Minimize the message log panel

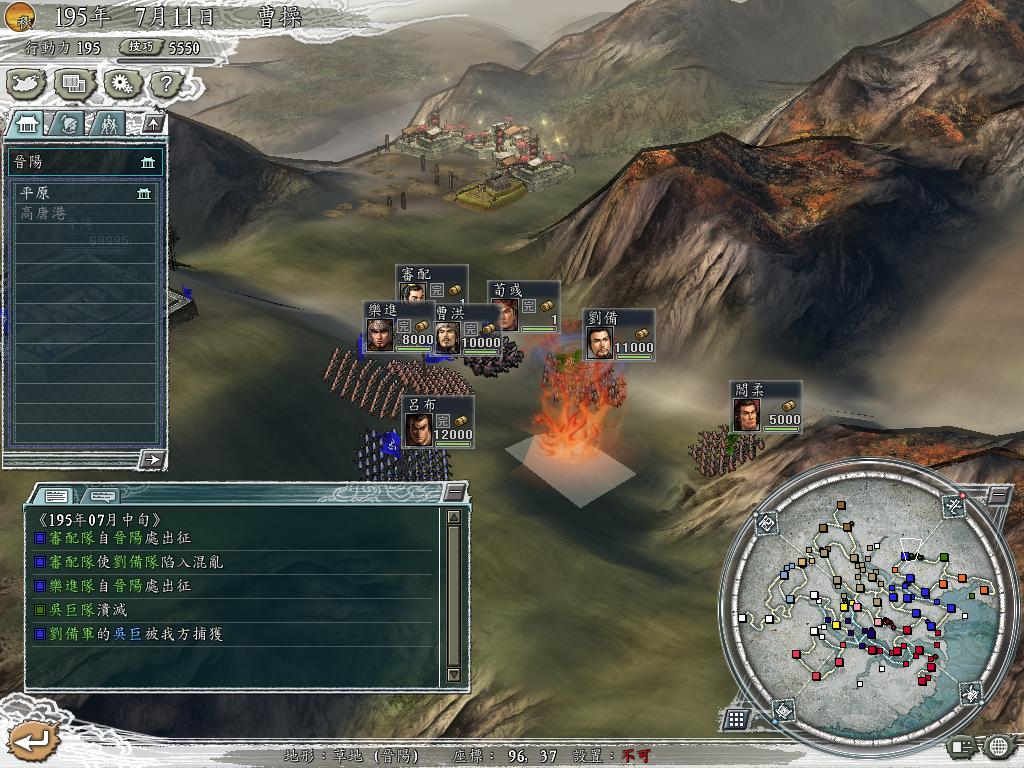pos(455,491)
